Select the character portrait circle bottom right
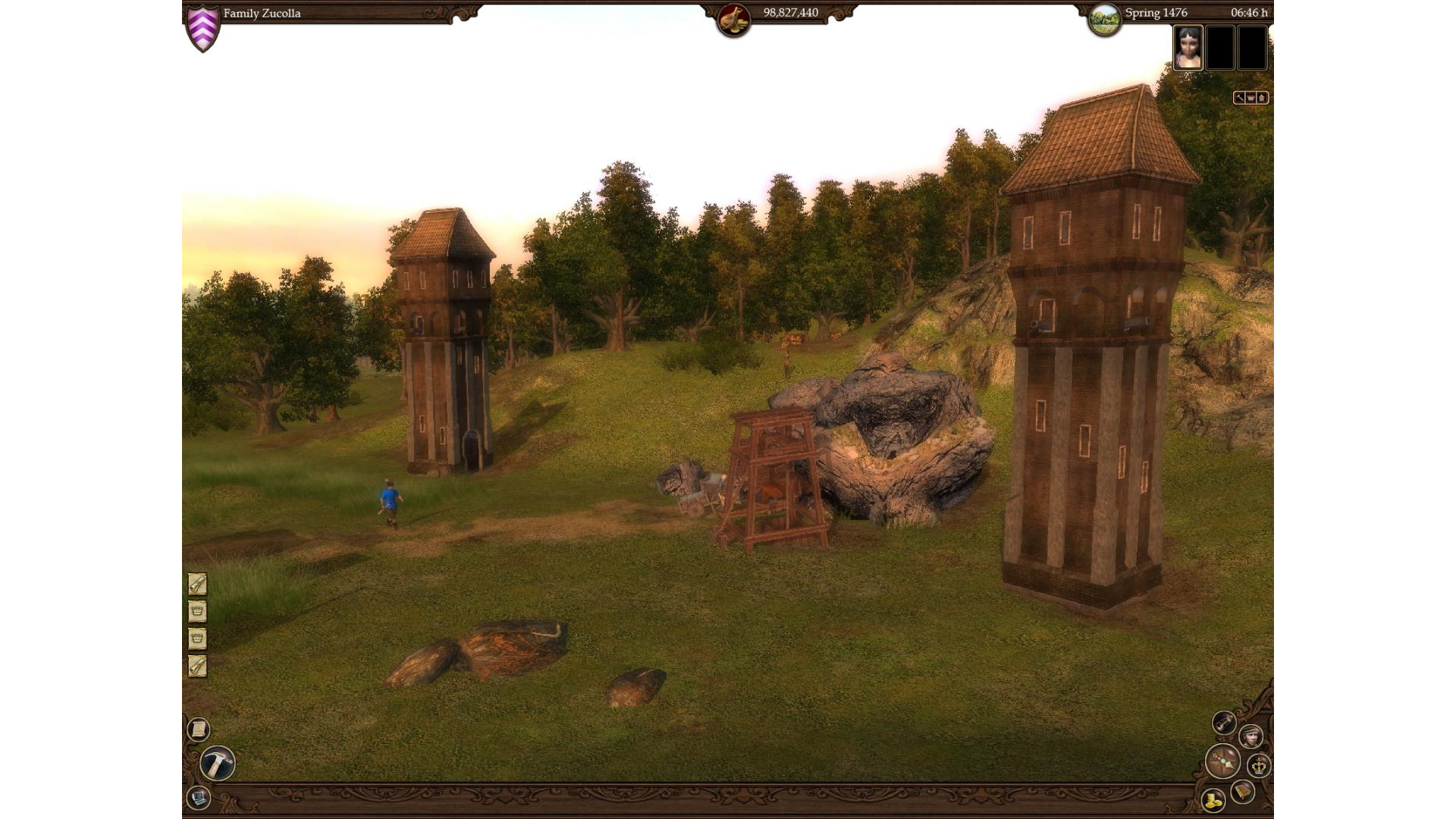Viewport: 1456px width, 819px height. [x=1250, y=738]
